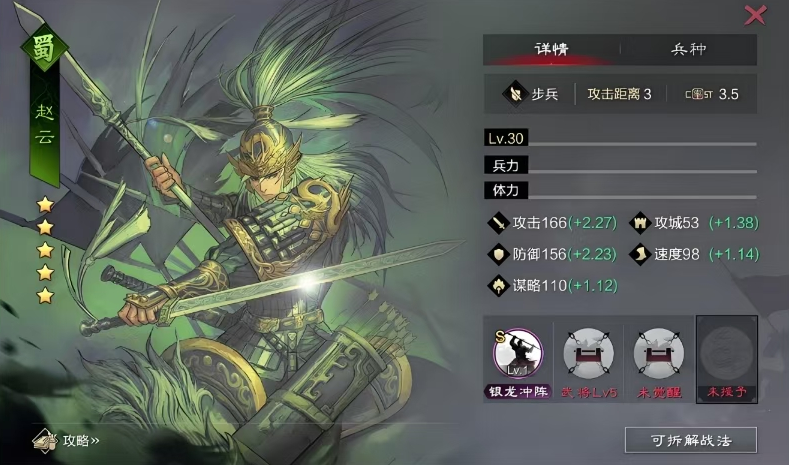Switch to the 详情 details tab

pos(551,50)
